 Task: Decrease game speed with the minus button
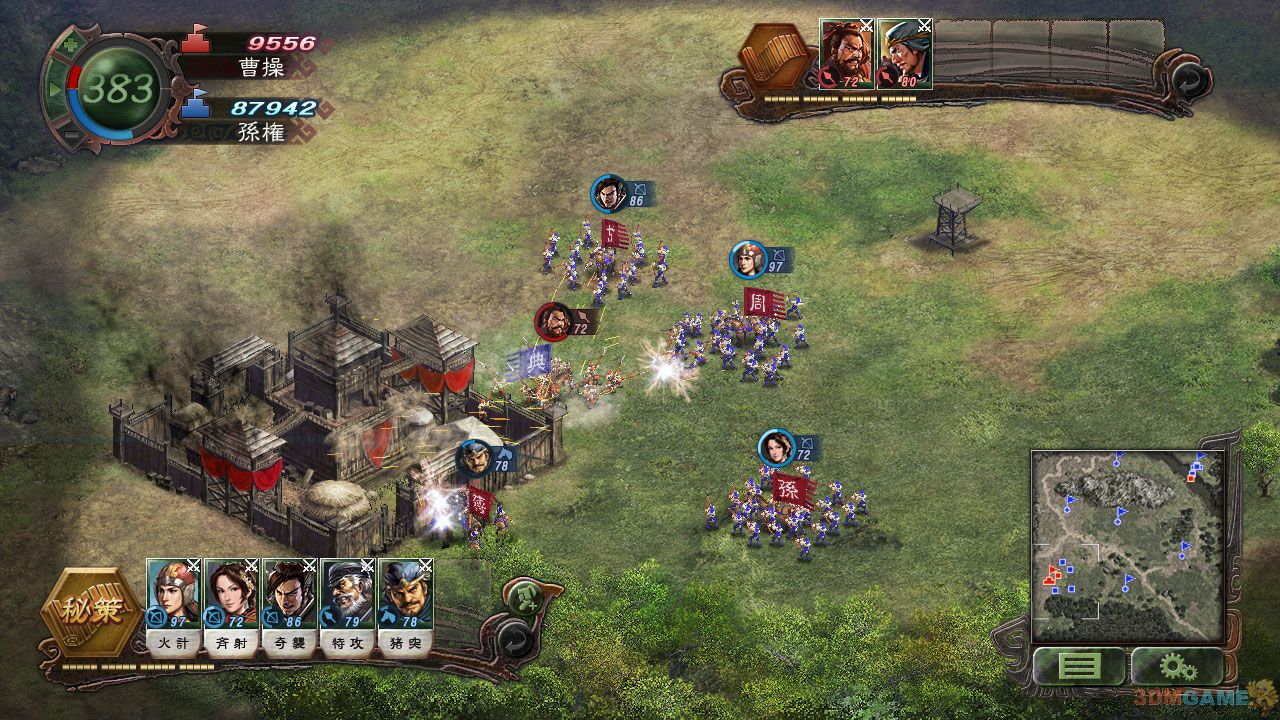click(70, 134)
